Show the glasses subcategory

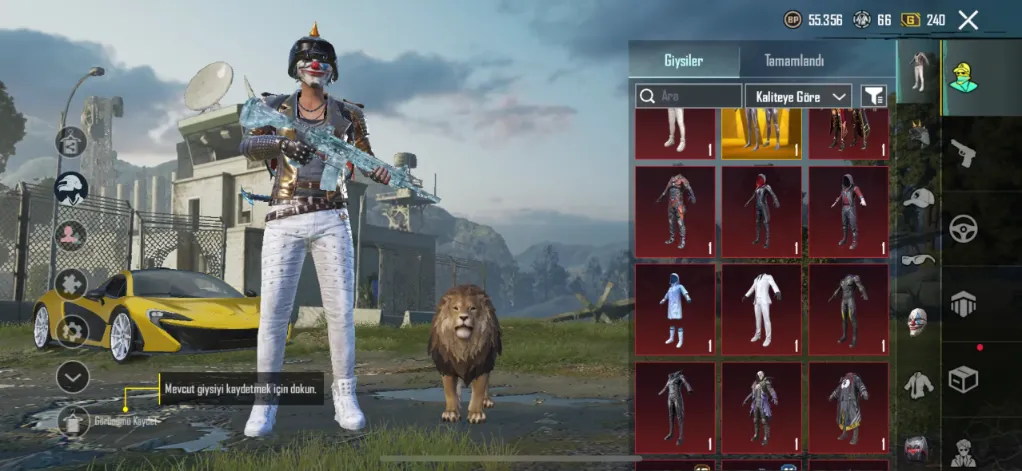pyautogui.click(x=918, y=259)
